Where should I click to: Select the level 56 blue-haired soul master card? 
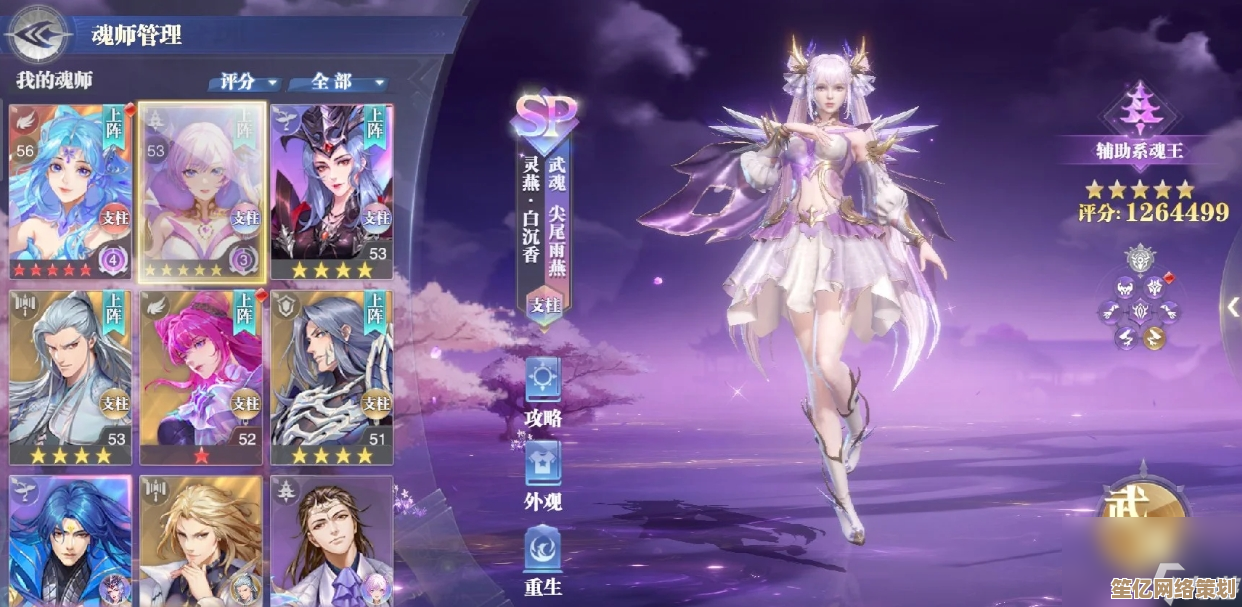point(69,190)
